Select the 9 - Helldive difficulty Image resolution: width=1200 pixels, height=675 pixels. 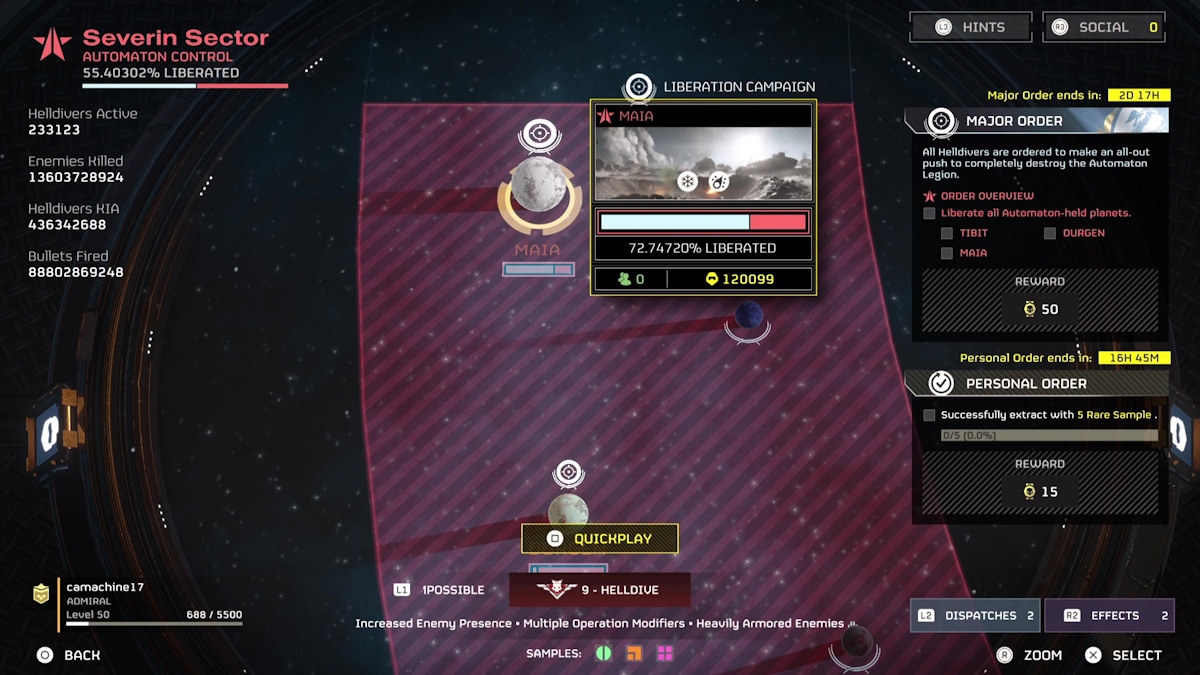(600, 590)
